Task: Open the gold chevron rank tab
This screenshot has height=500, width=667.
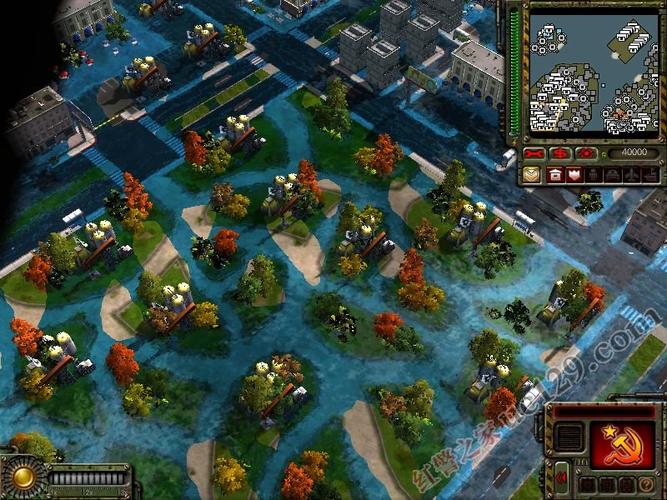Action: (x=532, y=174)
